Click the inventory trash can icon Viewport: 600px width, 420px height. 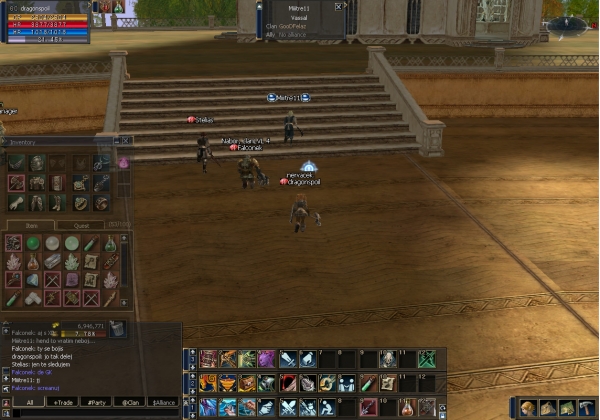pos(117,327)
